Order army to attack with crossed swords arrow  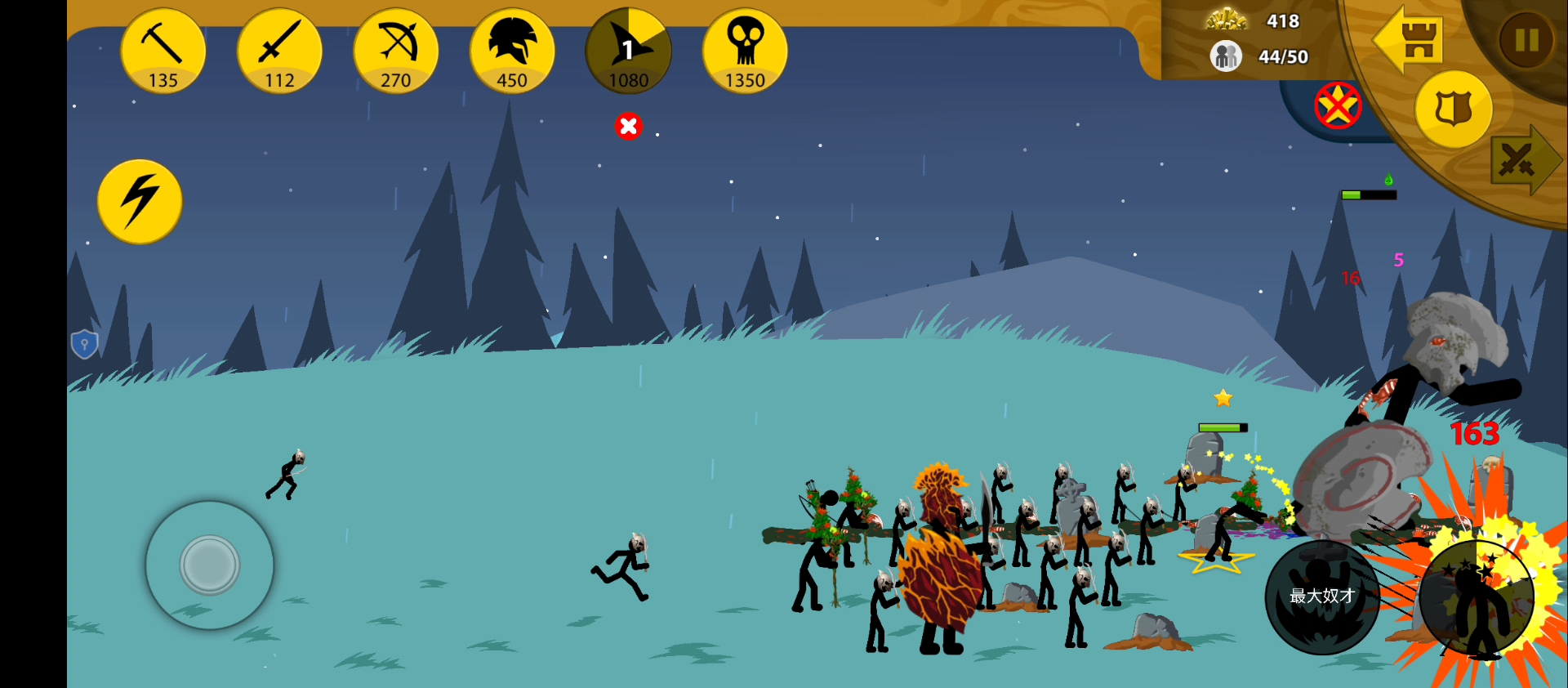point(1522,160)
